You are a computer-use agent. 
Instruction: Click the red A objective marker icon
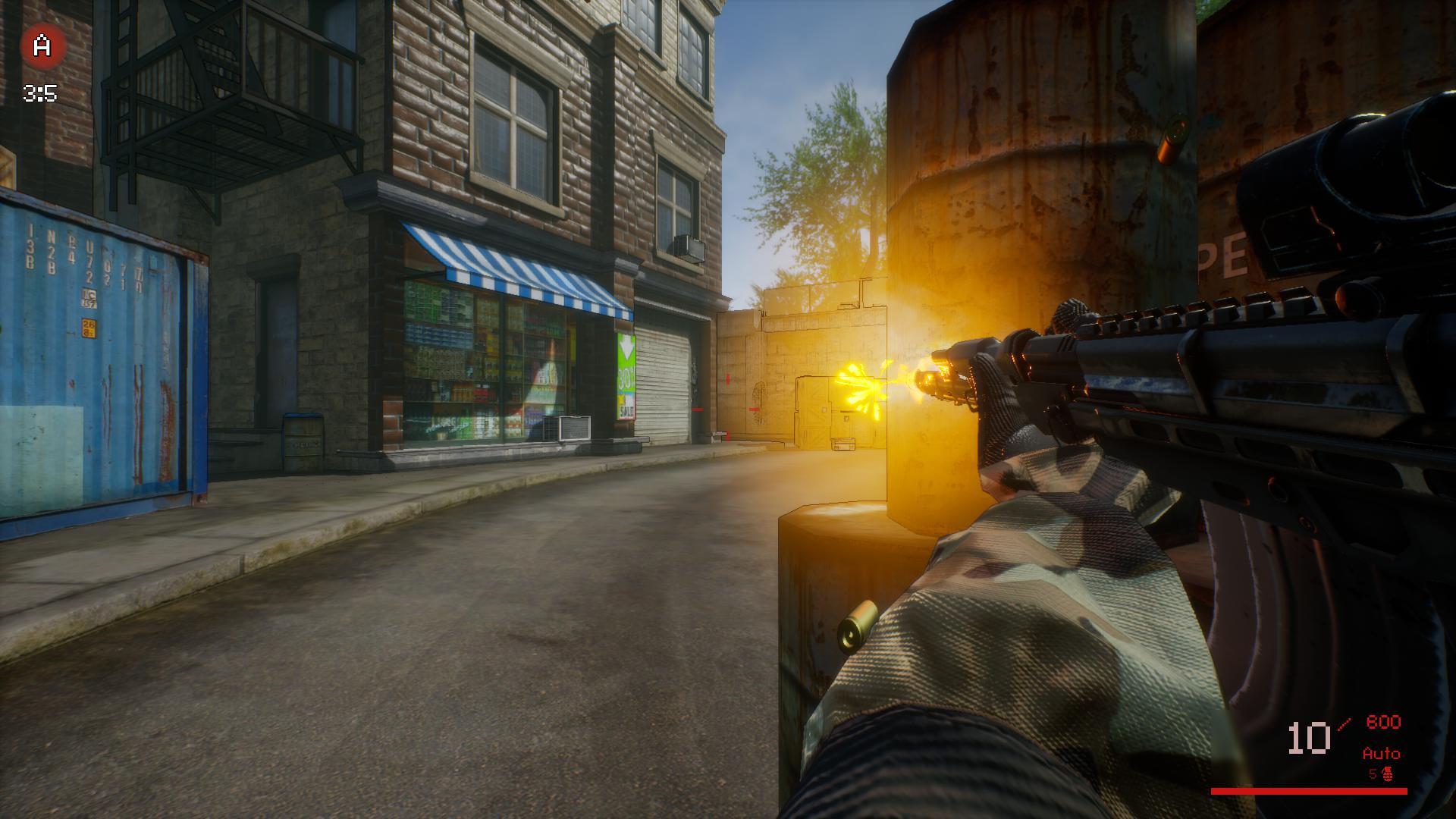tap(42, 46)
